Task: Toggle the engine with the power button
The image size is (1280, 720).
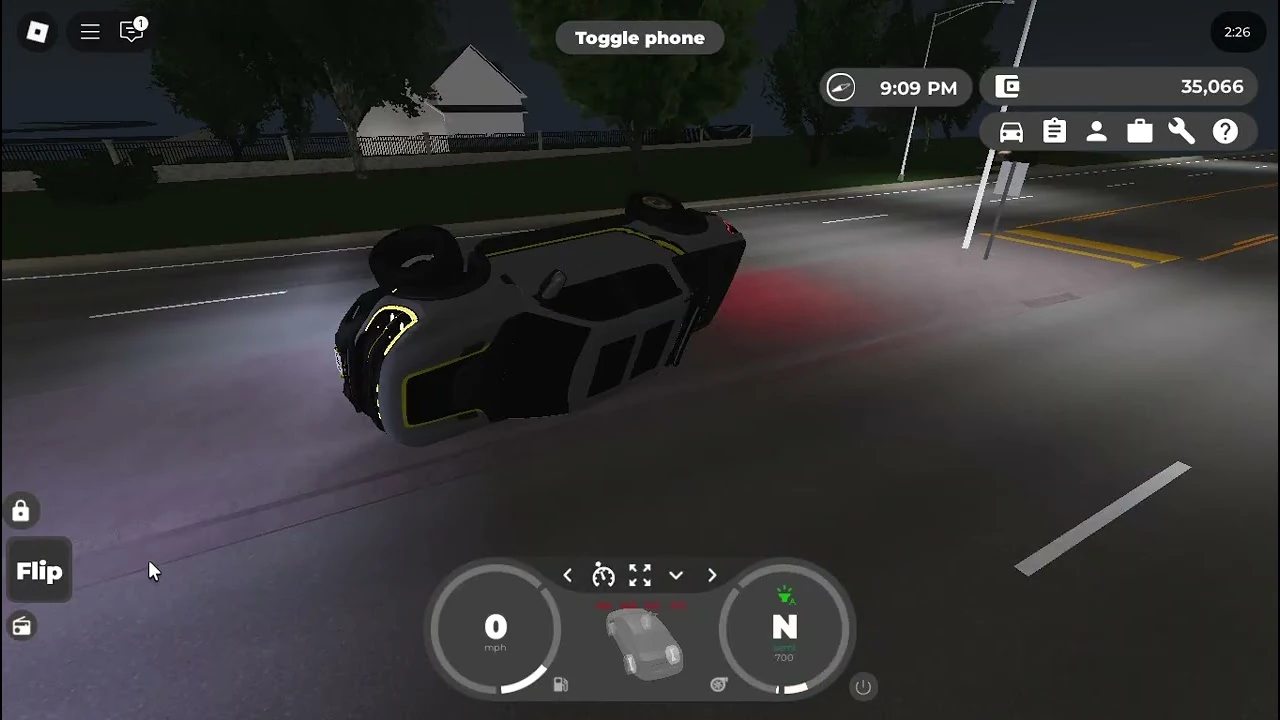Action: coord(862,687)
